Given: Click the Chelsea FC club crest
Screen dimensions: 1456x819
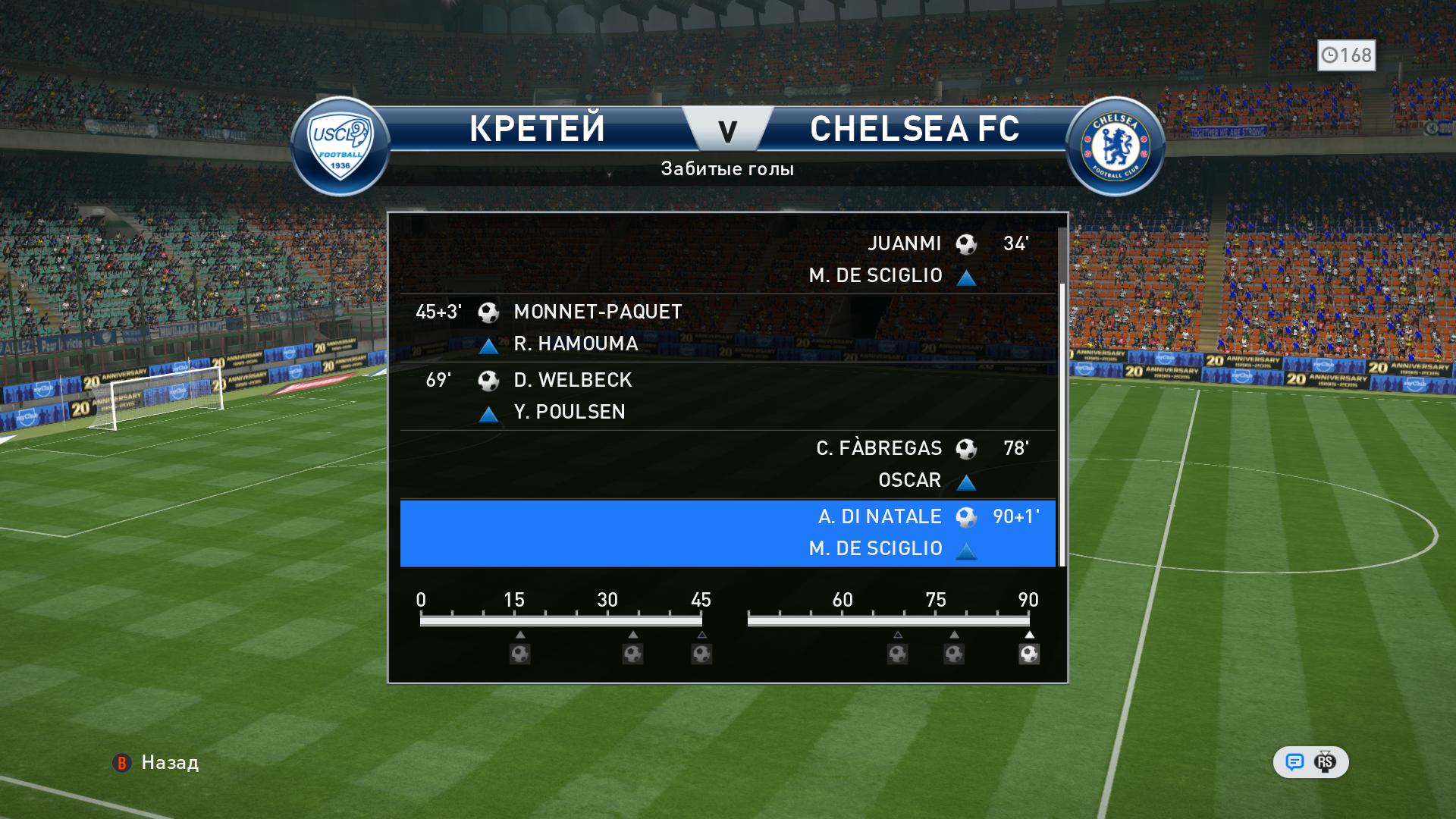Looking at the screenshot, I should (x=1115, y=146).
